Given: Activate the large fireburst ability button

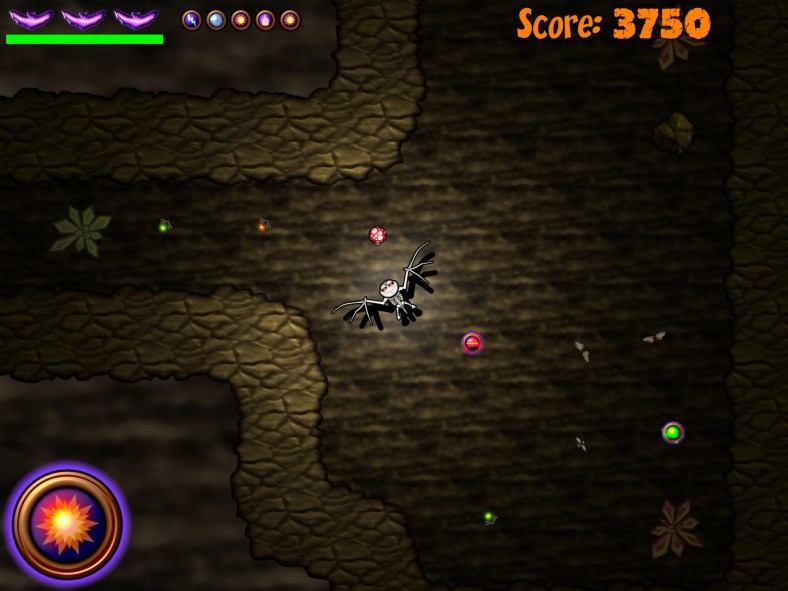Looking at the screenshot, I should [x=67, y=524].
